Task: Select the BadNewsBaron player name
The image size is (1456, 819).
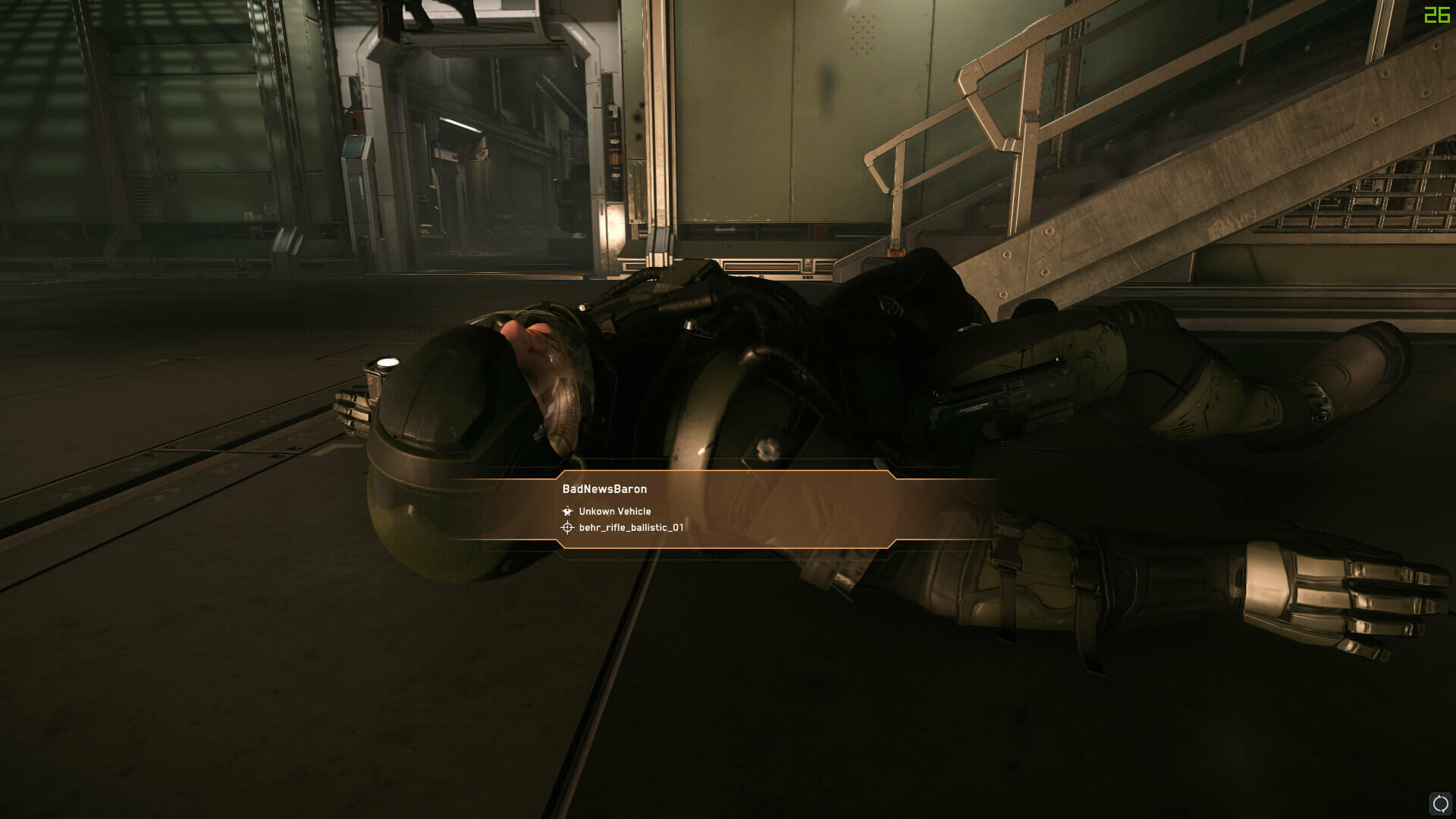Action: pyautogui.click(x=604, y=489)
